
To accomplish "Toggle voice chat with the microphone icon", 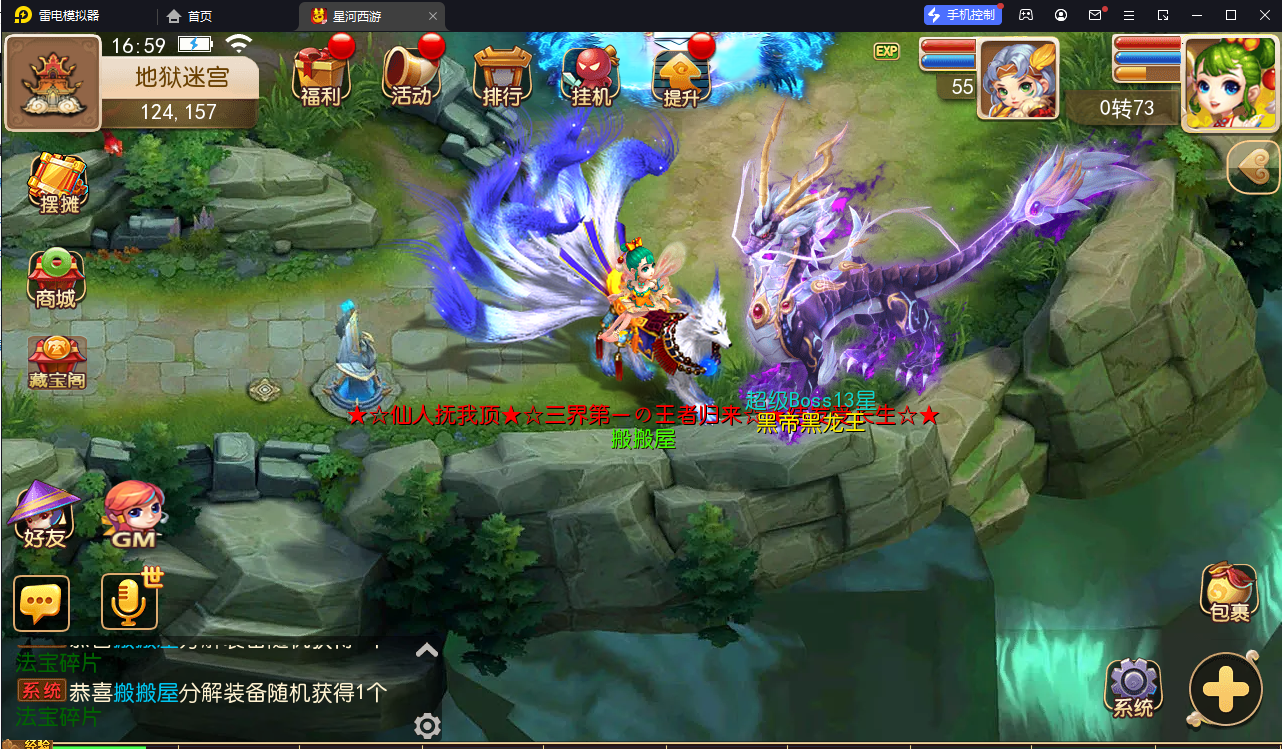I will 128,602.
